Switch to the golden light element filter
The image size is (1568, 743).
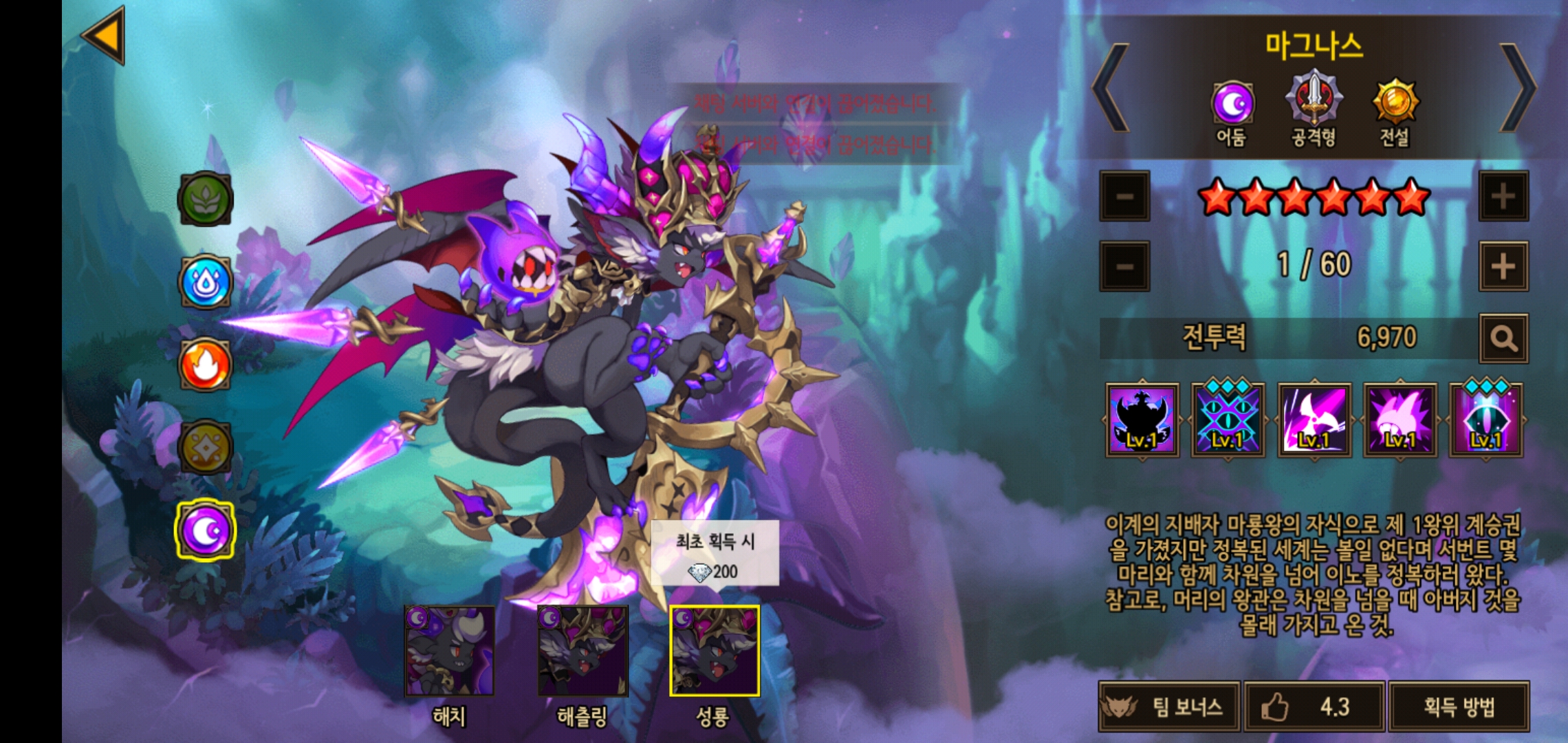coord(205,447)
